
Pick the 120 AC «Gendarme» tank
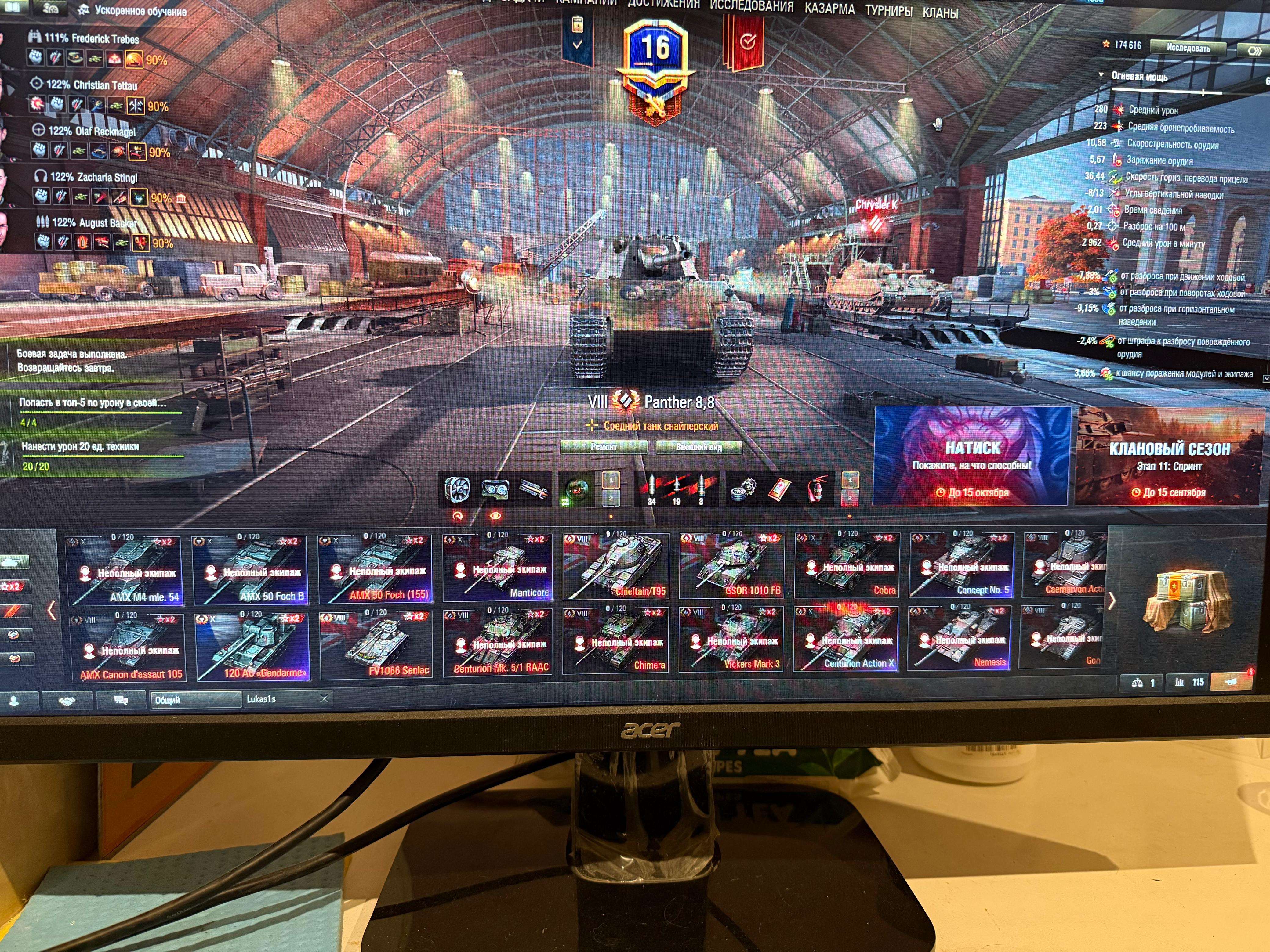coord(253,646)
